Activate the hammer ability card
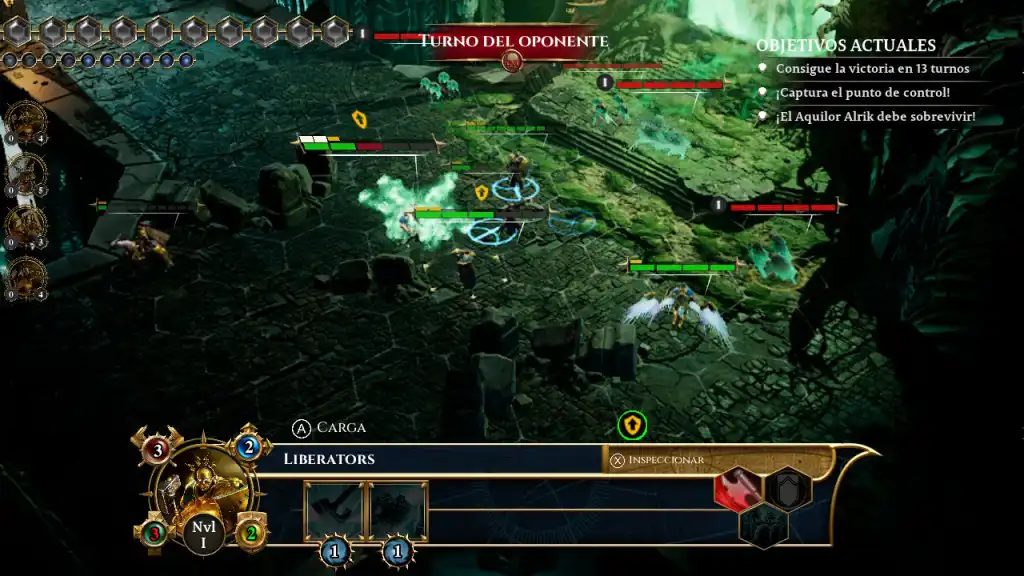Image resolution: width=1024 pixels, height=576 pixels. tap(333, 511)
